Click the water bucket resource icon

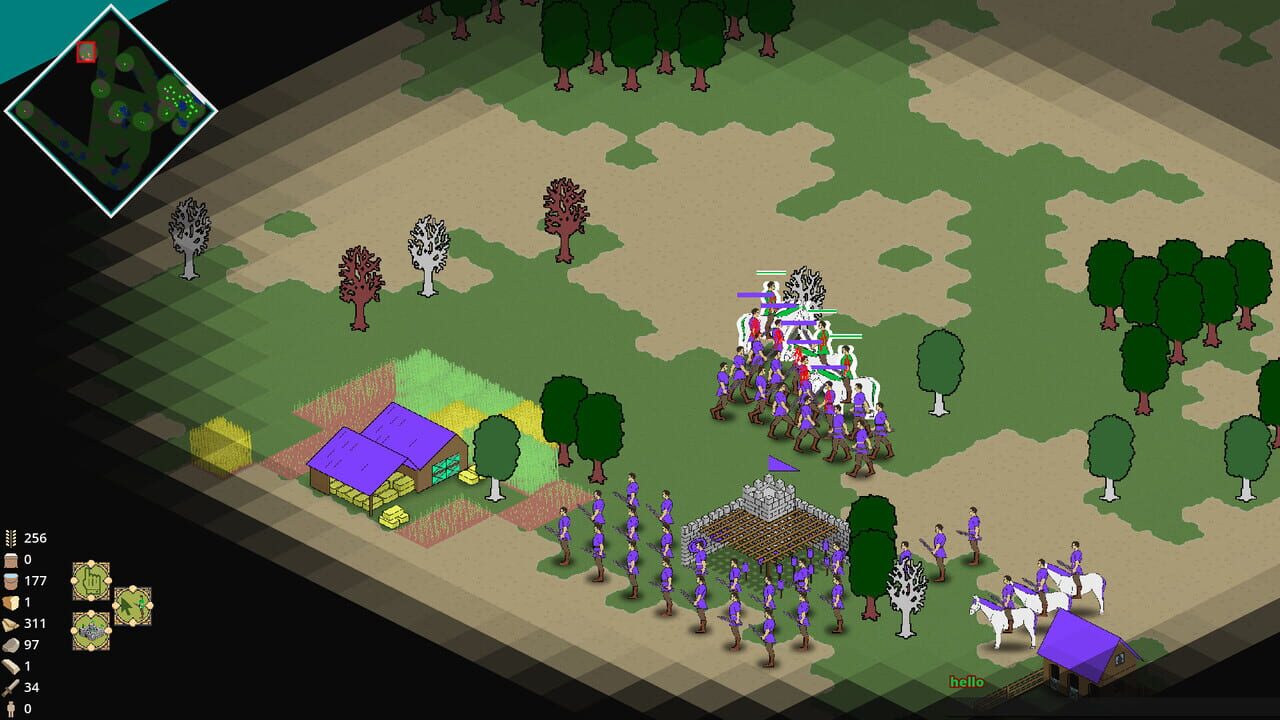click(x=10, y=581)
